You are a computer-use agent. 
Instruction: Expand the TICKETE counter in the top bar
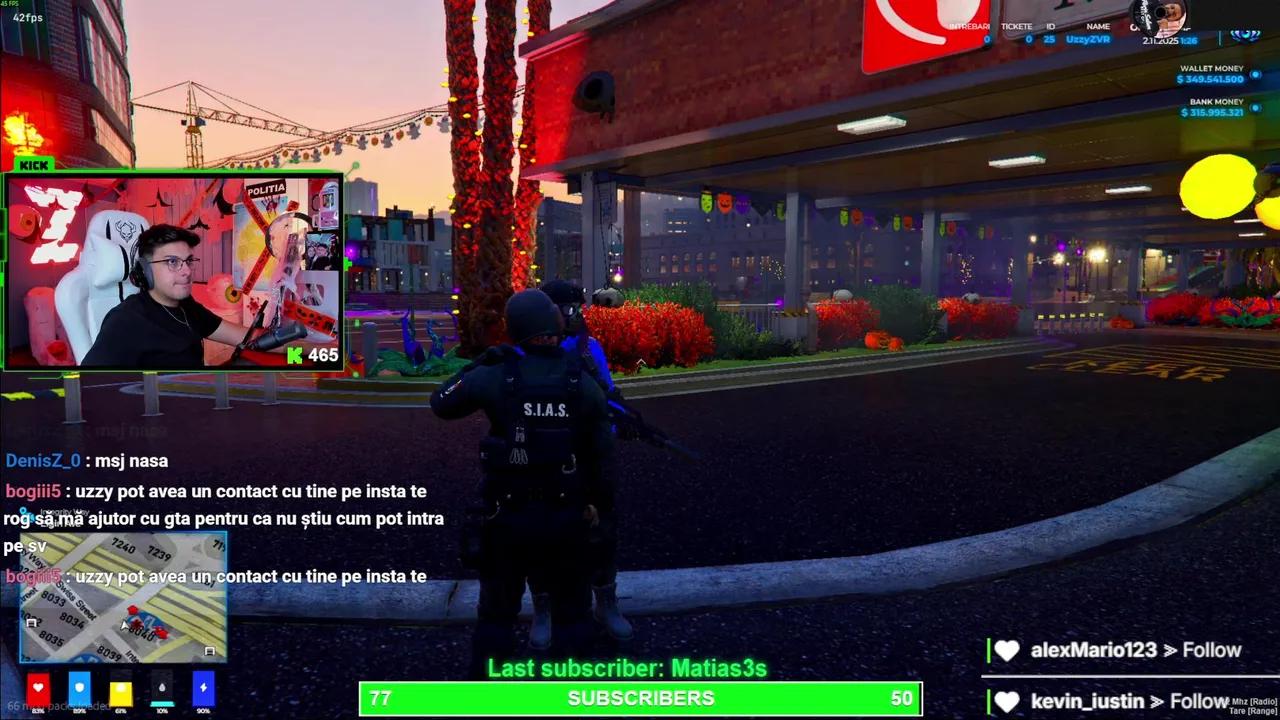coord(1019,27)
